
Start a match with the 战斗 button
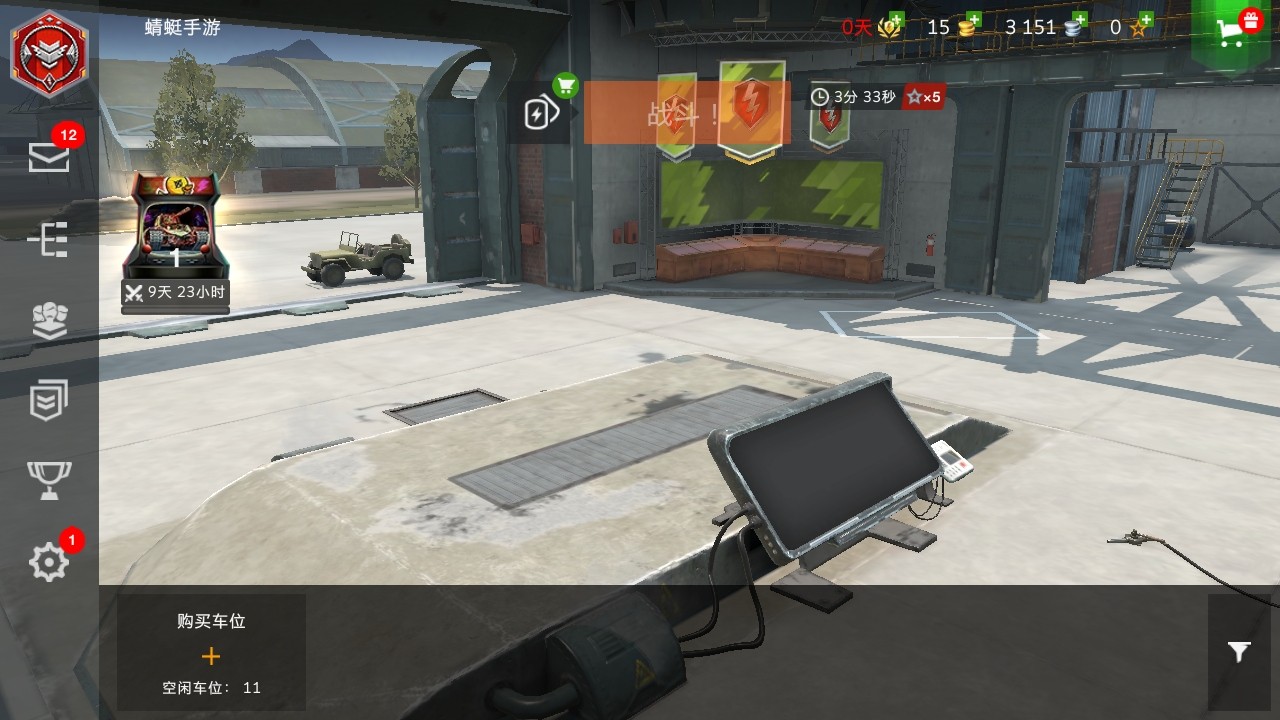pyautogui.click(x=686, y=112)
